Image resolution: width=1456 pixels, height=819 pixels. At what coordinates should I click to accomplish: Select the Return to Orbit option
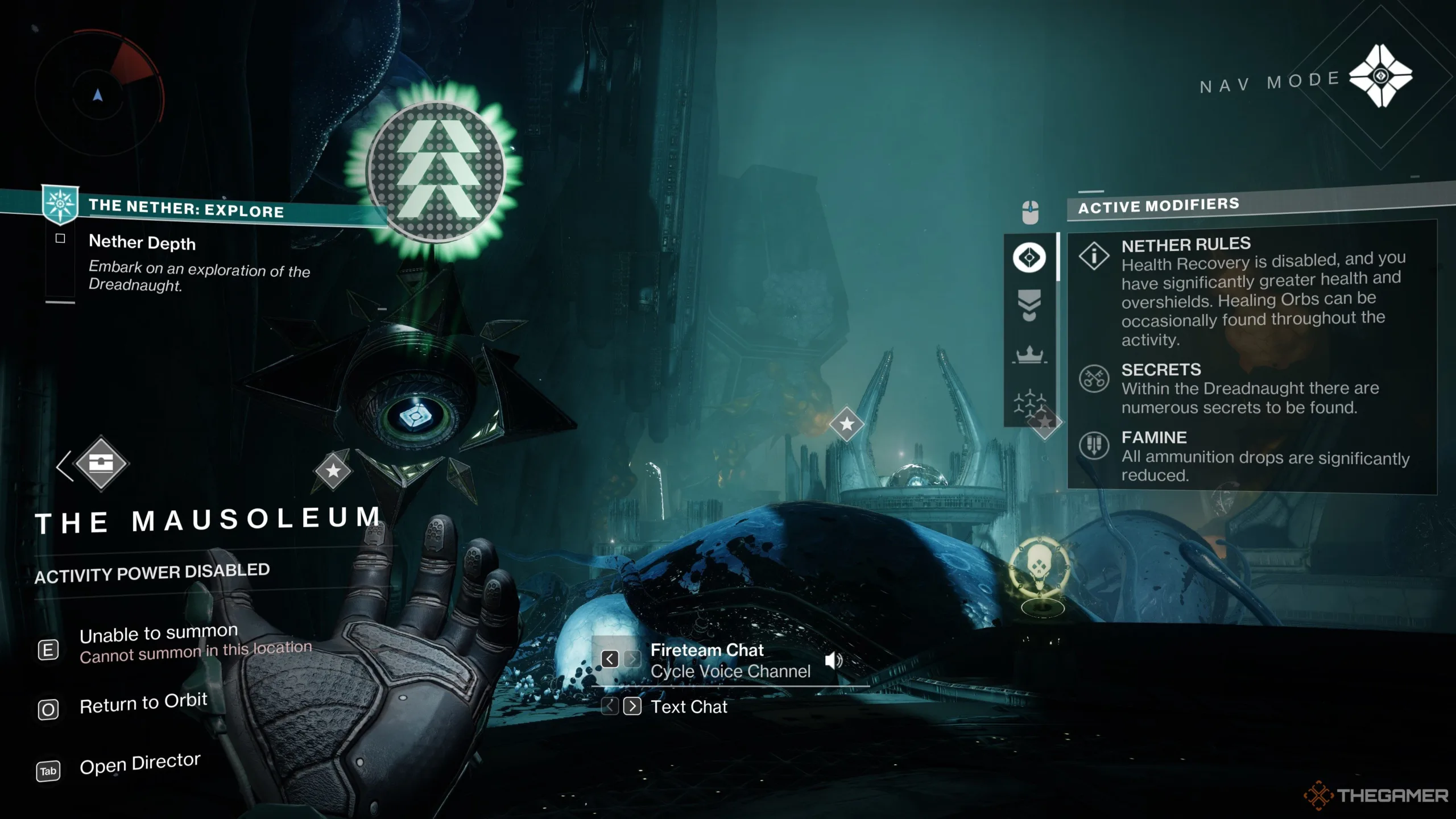143,704
